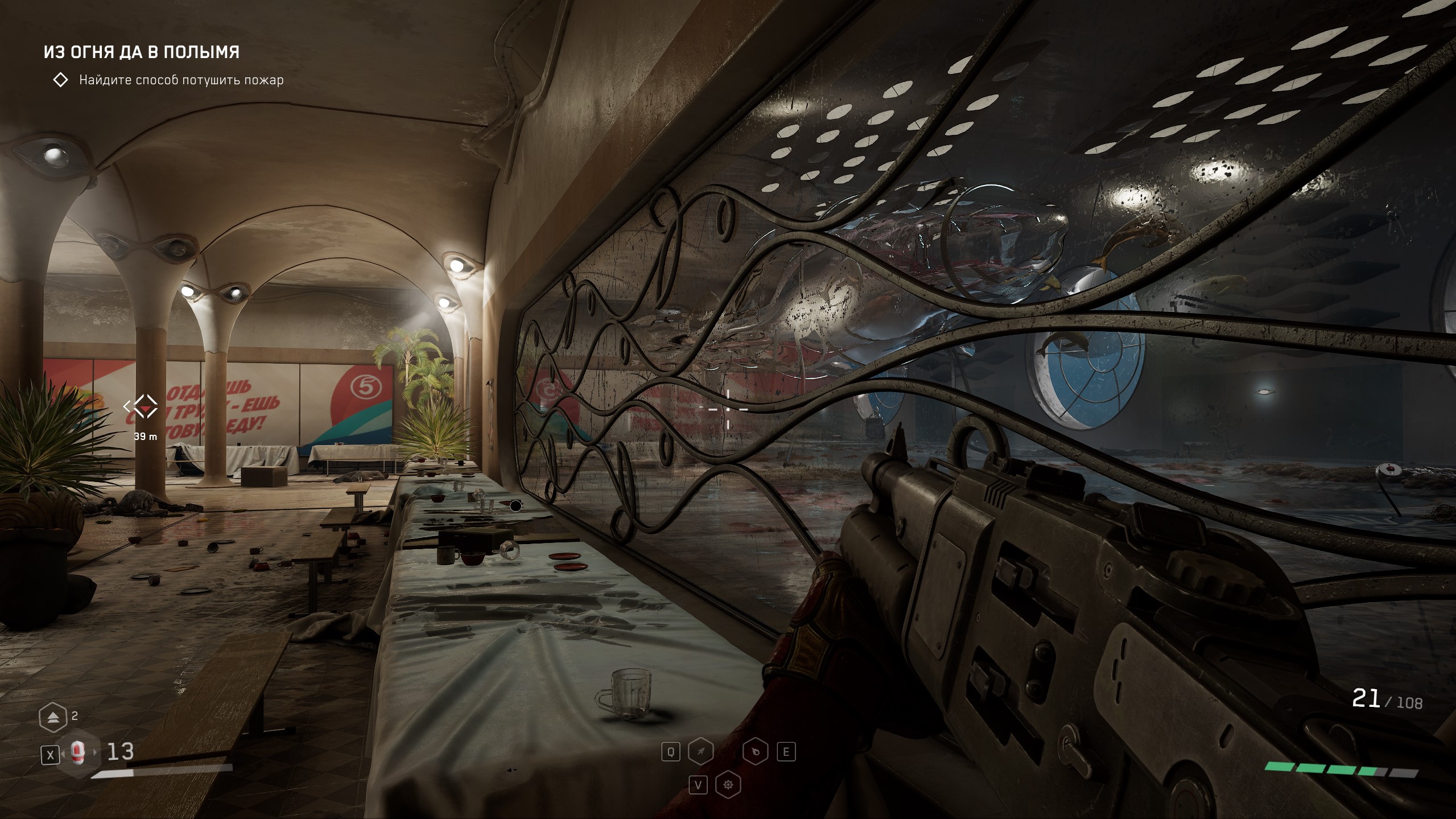Click the double-triangle hexagon icon
The height and width of the screenshot is (819, 1456).
point(53,717)
